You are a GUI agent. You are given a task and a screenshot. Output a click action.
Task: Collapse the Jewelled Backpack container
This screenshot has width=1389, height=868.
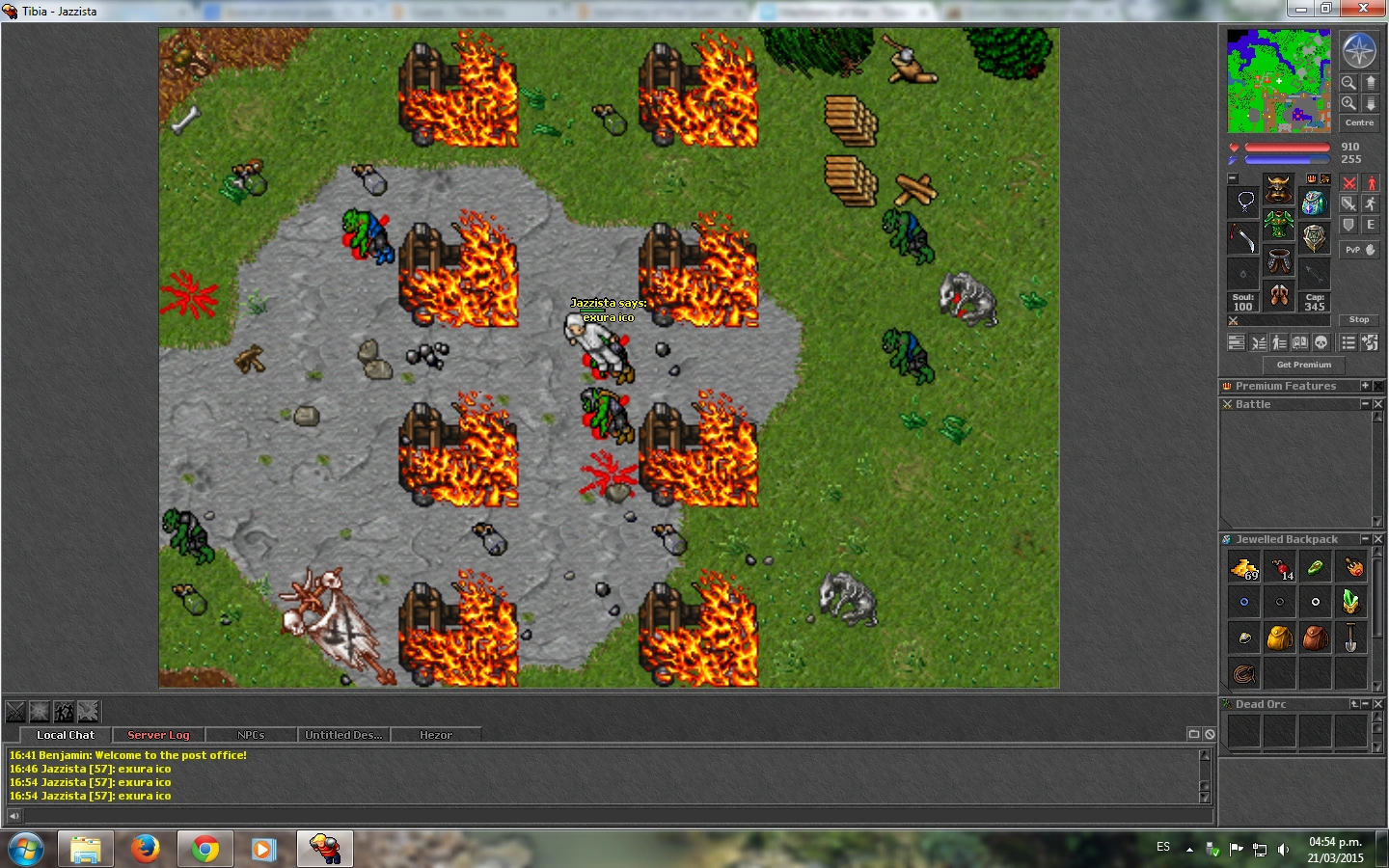1365,539
